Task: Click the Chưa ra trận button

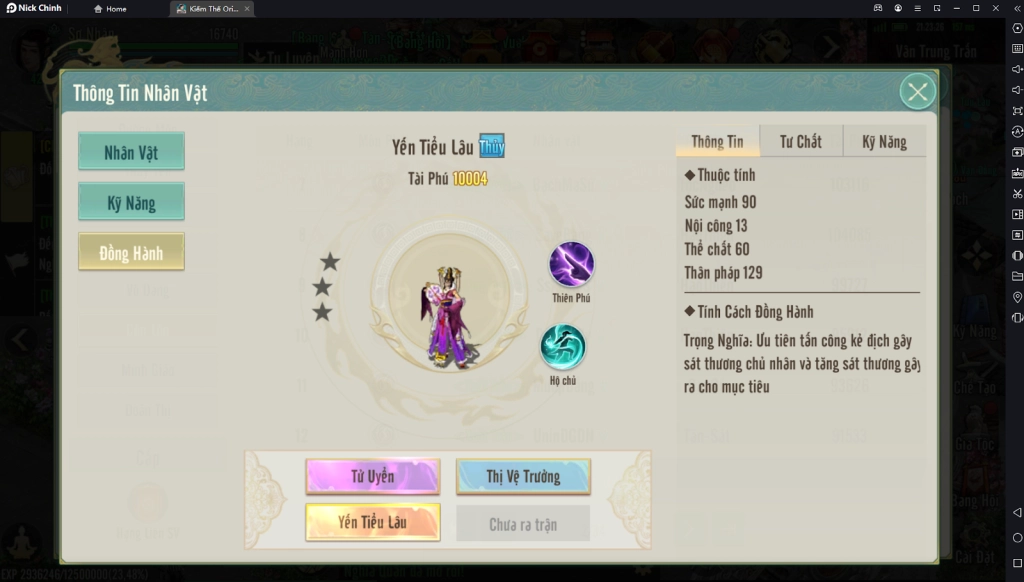Action: (x=523, y=524)
